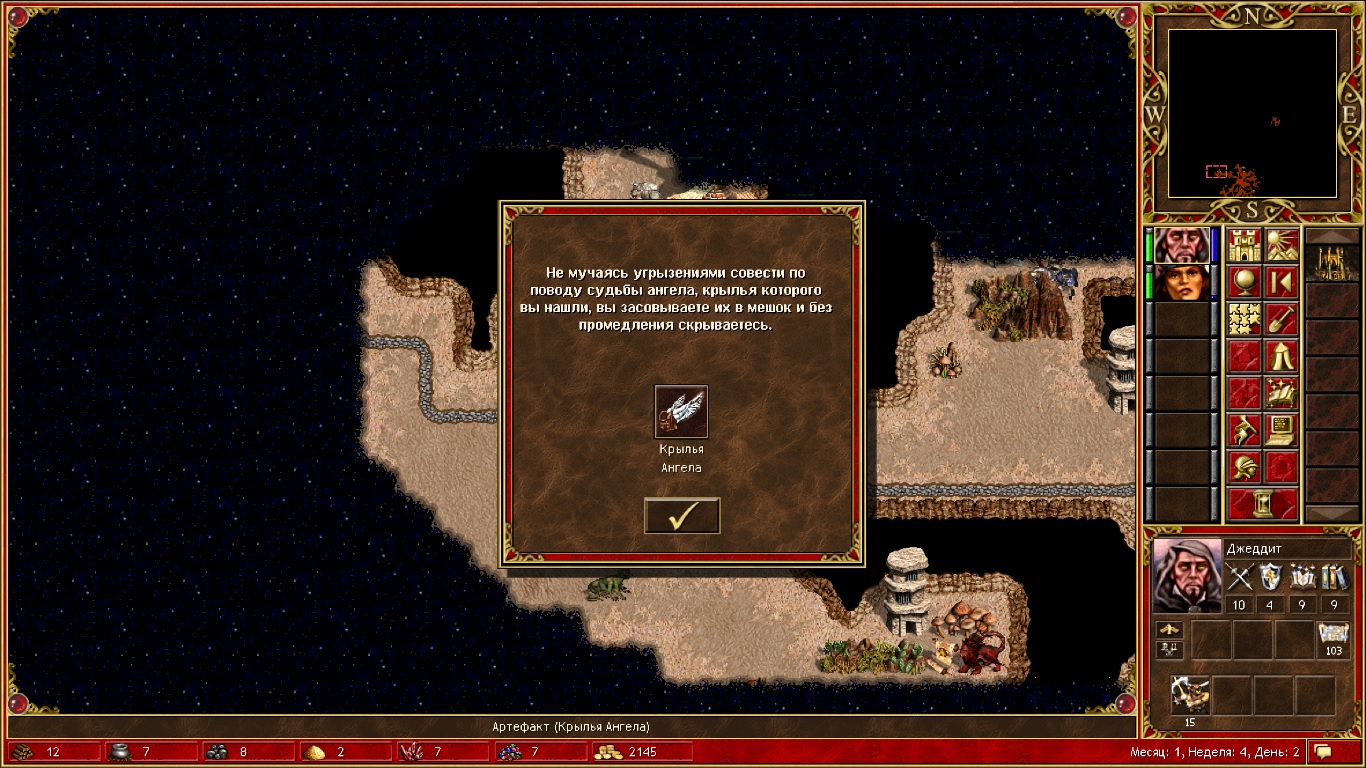Open the kingdom overview castle button
The width and height of the screenshot is (1366, 768).
pos(1244,246)
